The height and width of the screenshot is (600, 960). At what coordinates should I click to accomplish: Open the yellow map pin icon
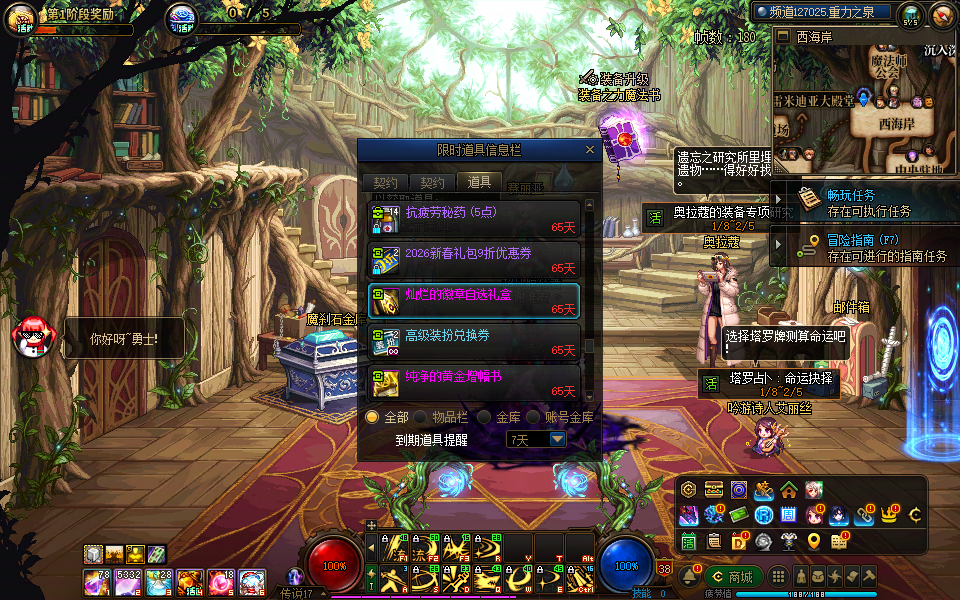tap(814, 541)
